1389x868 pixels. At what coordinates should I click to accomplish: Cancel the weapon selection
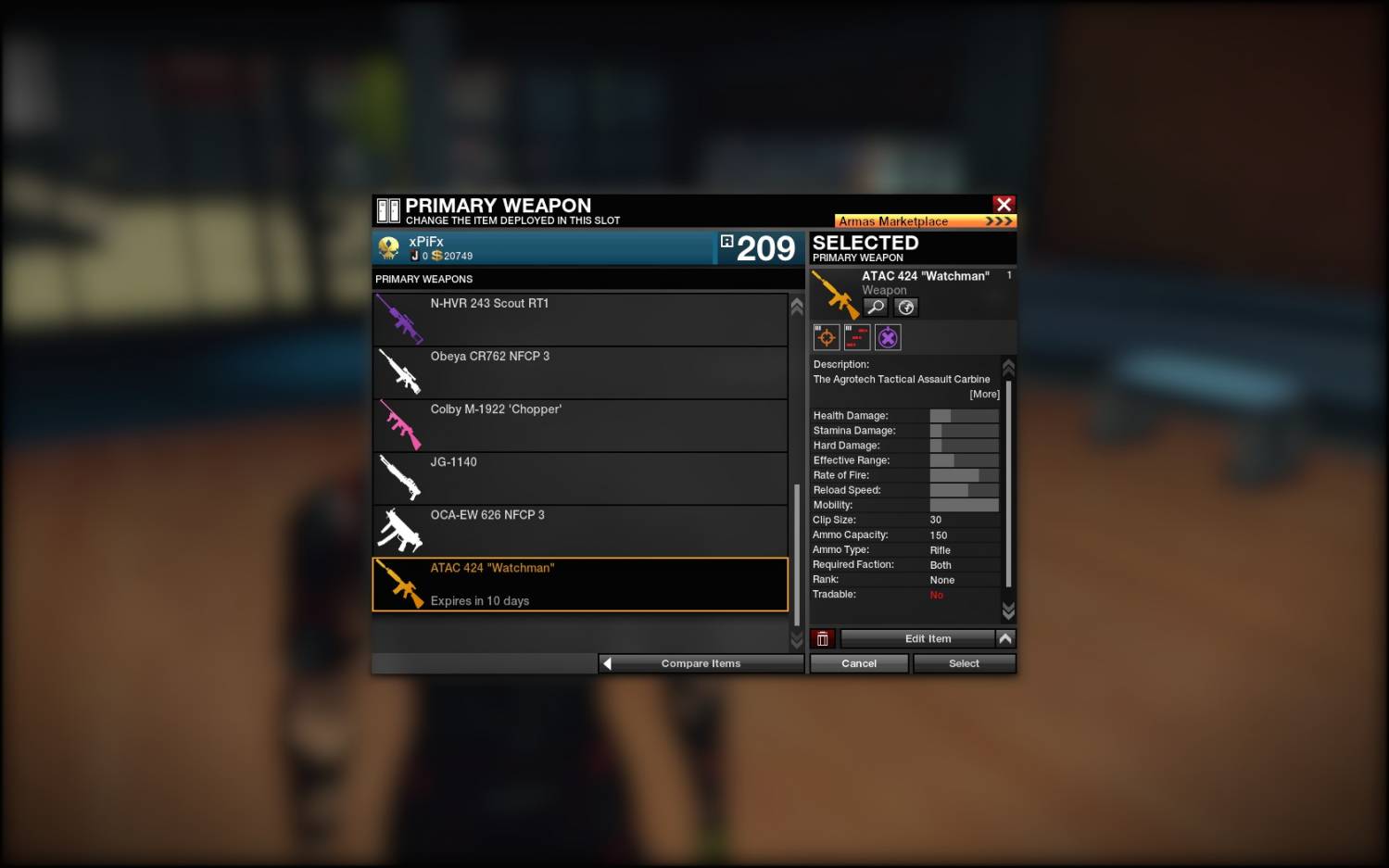coord(859,663)
